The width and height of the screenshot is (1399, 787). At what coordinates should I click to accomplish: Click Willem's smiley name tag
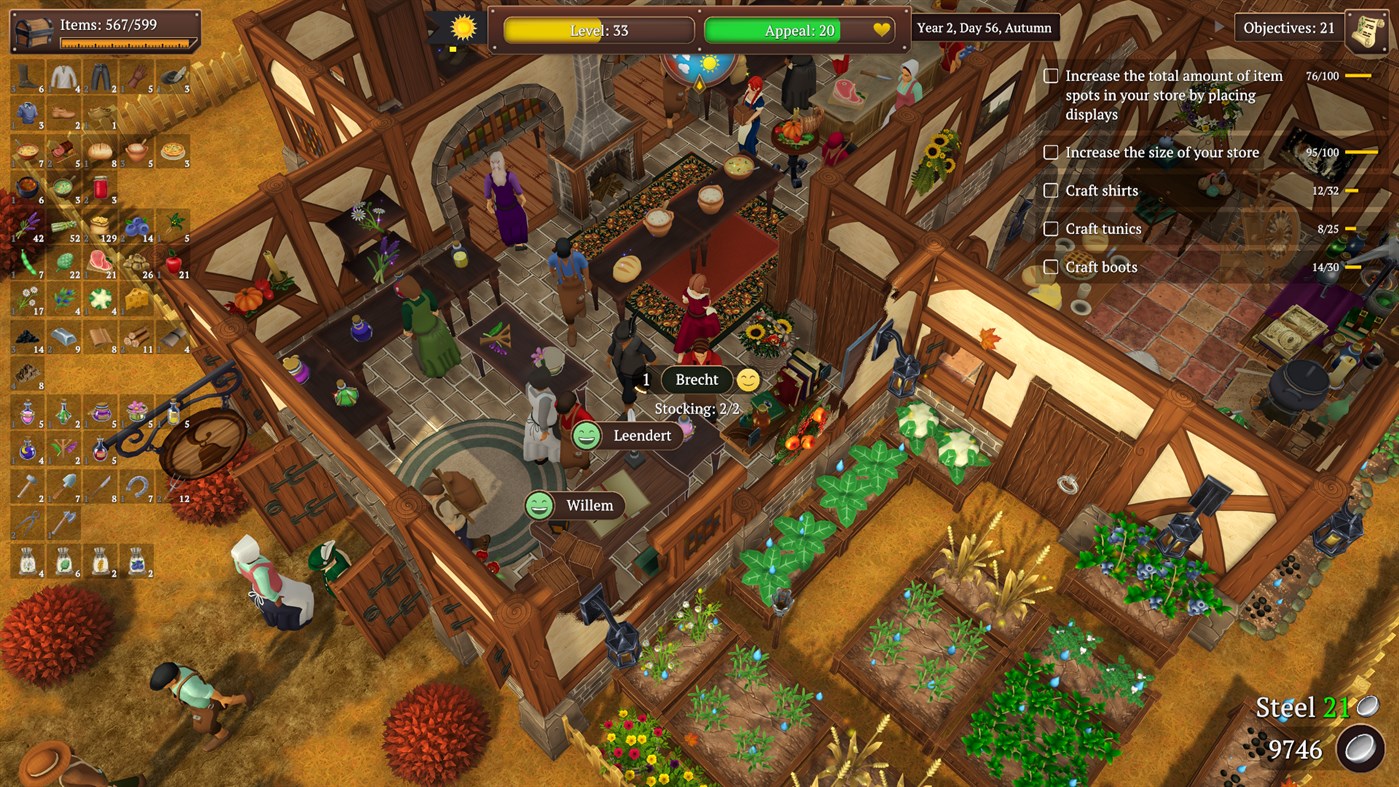tap(575, 505)
